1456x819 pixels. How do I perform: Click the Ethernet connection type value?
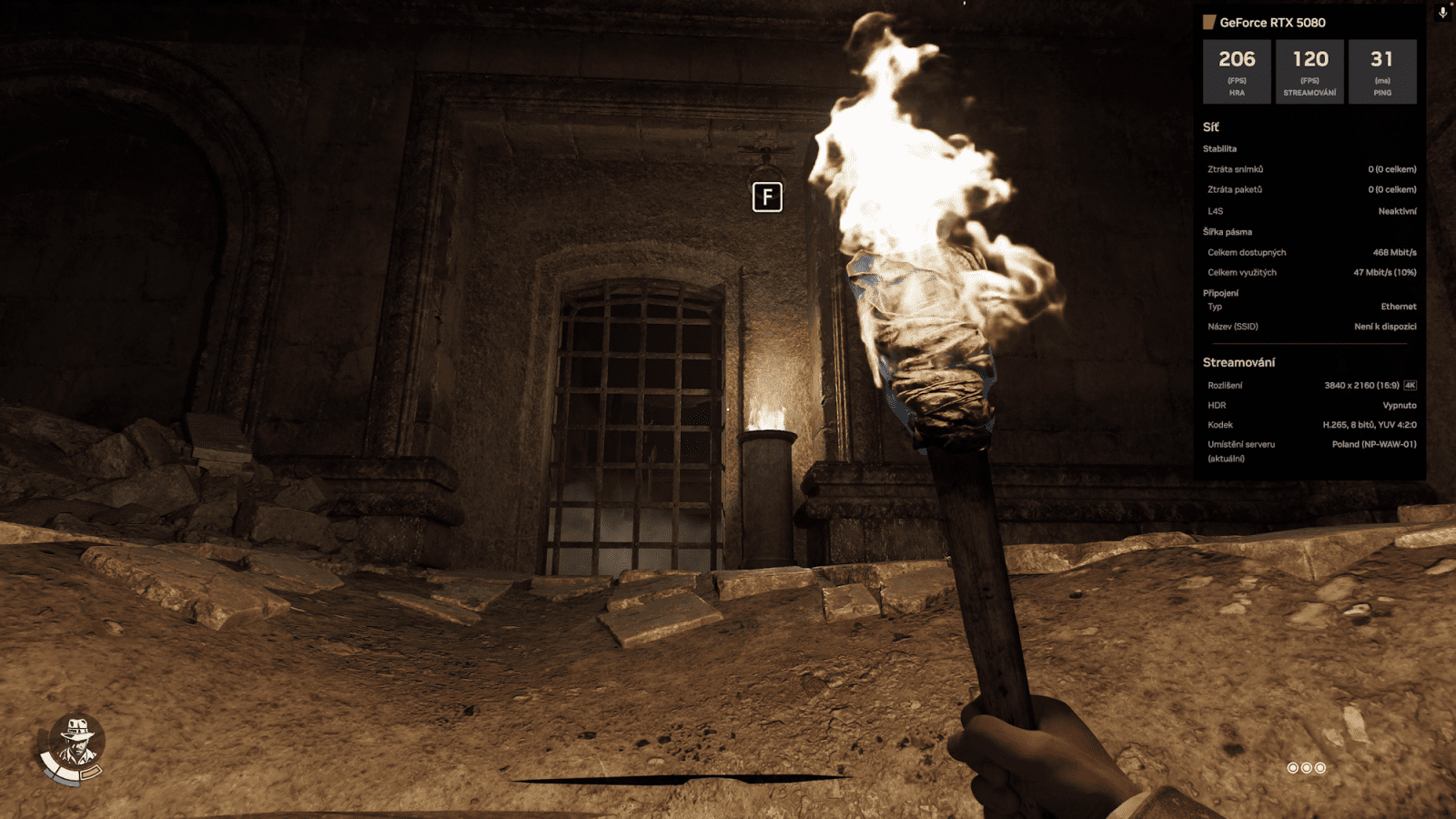pyautogui.click(x=1398, y=307)
